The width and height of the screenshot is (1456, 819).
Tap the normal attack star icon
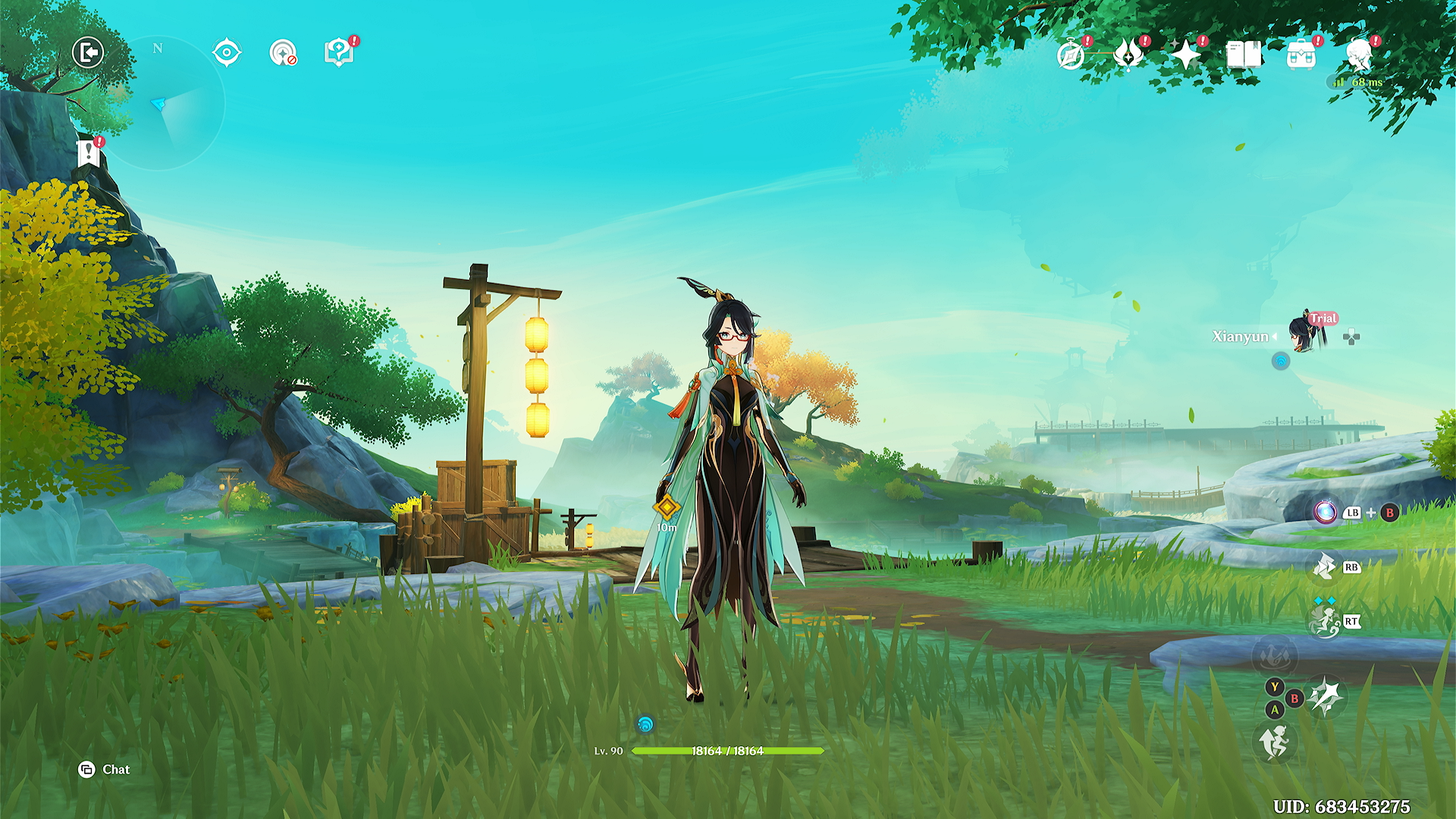pyautogui.click(x=1326, y=696)
